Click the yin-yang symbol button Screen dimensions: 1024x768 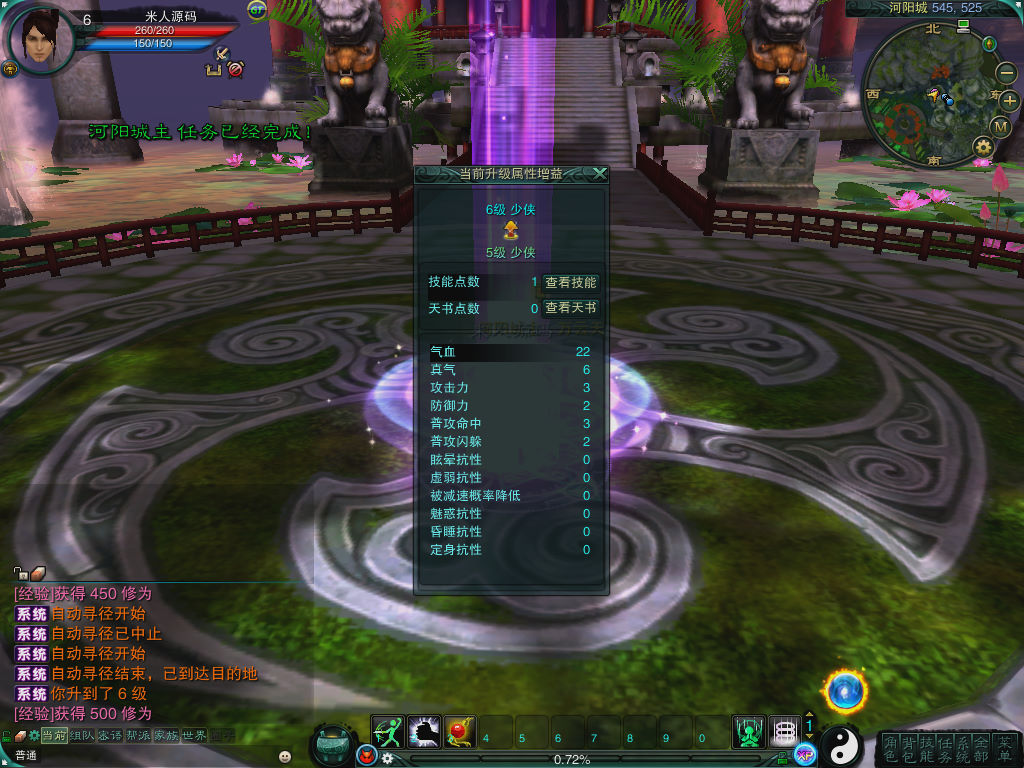842,745
